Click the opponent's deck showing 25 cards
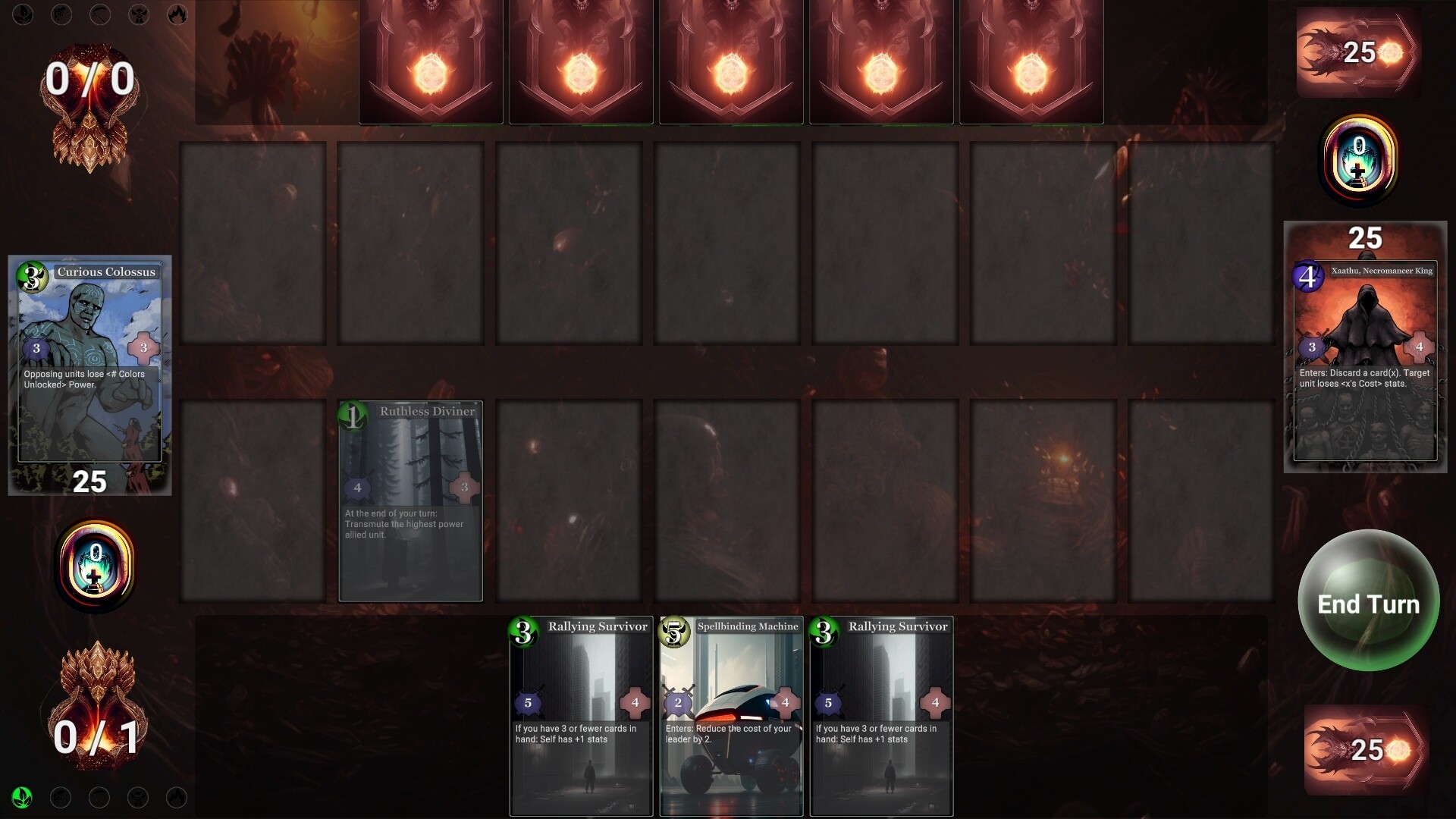This screenshot has height=819, width=1456. click(1357, 53)
